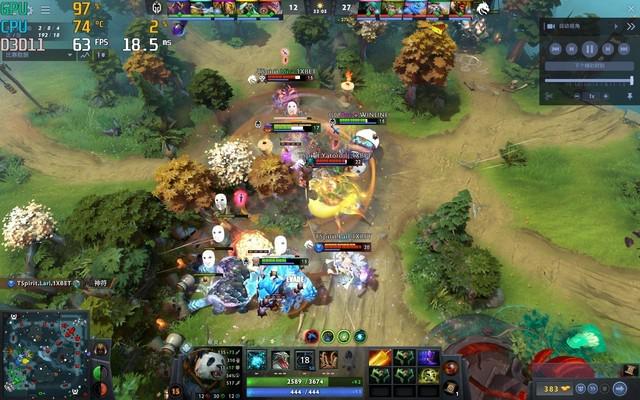Select the purple top-right inventory item
The image size is (640, 400).
click(429, 358)
